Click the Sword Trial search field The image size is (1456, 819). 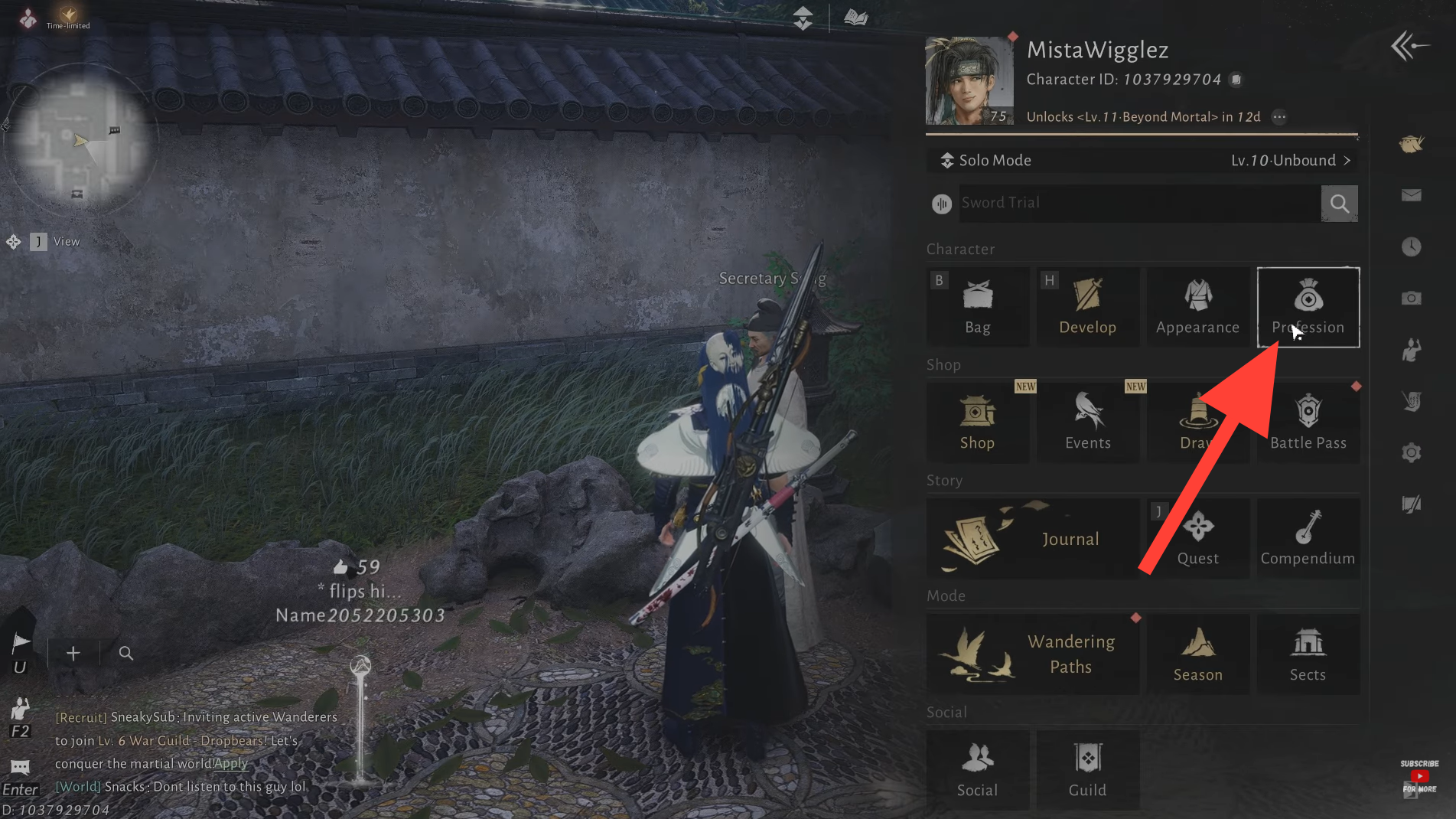1138,203
